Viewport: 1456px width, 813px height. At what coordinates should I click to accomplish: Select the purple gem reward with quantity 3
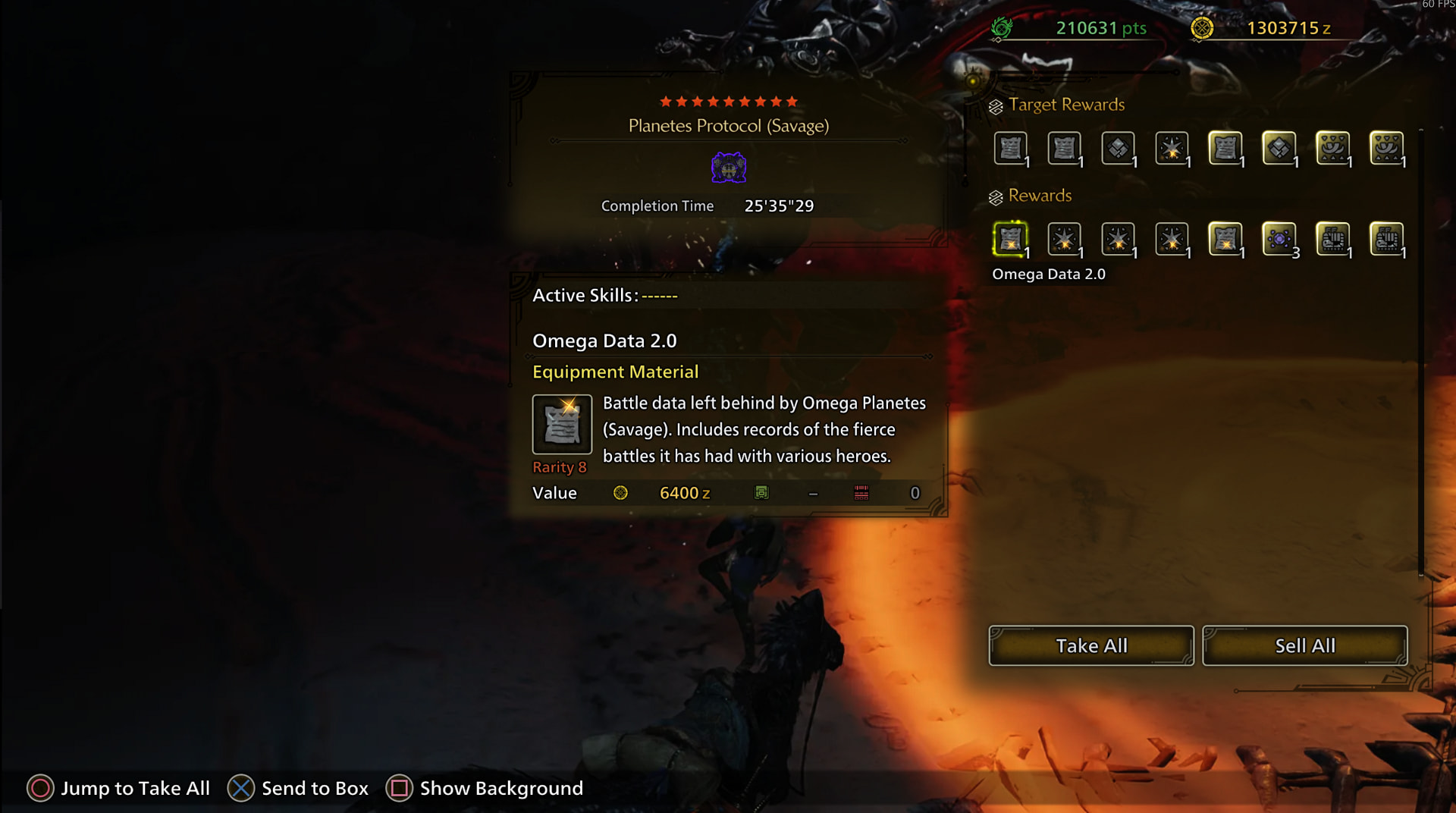coord(1279,240)
